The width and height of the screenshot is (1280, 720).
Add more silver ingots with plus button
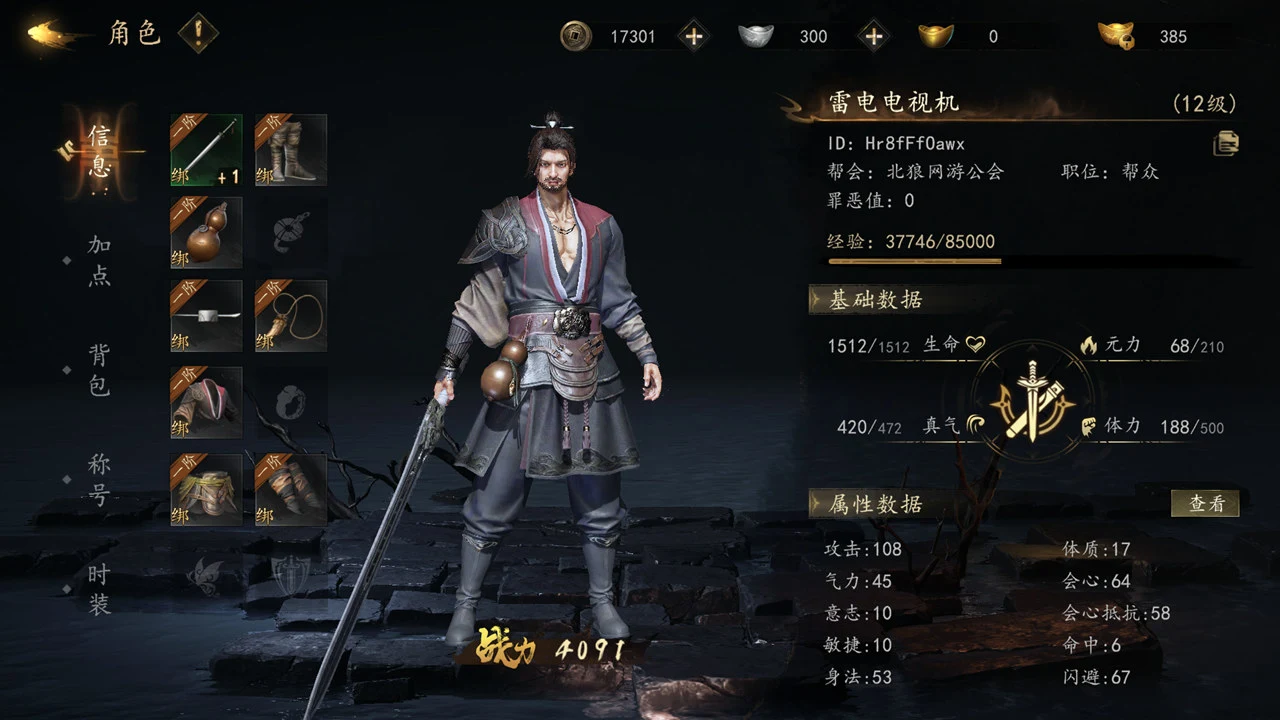tap(873, 36)
